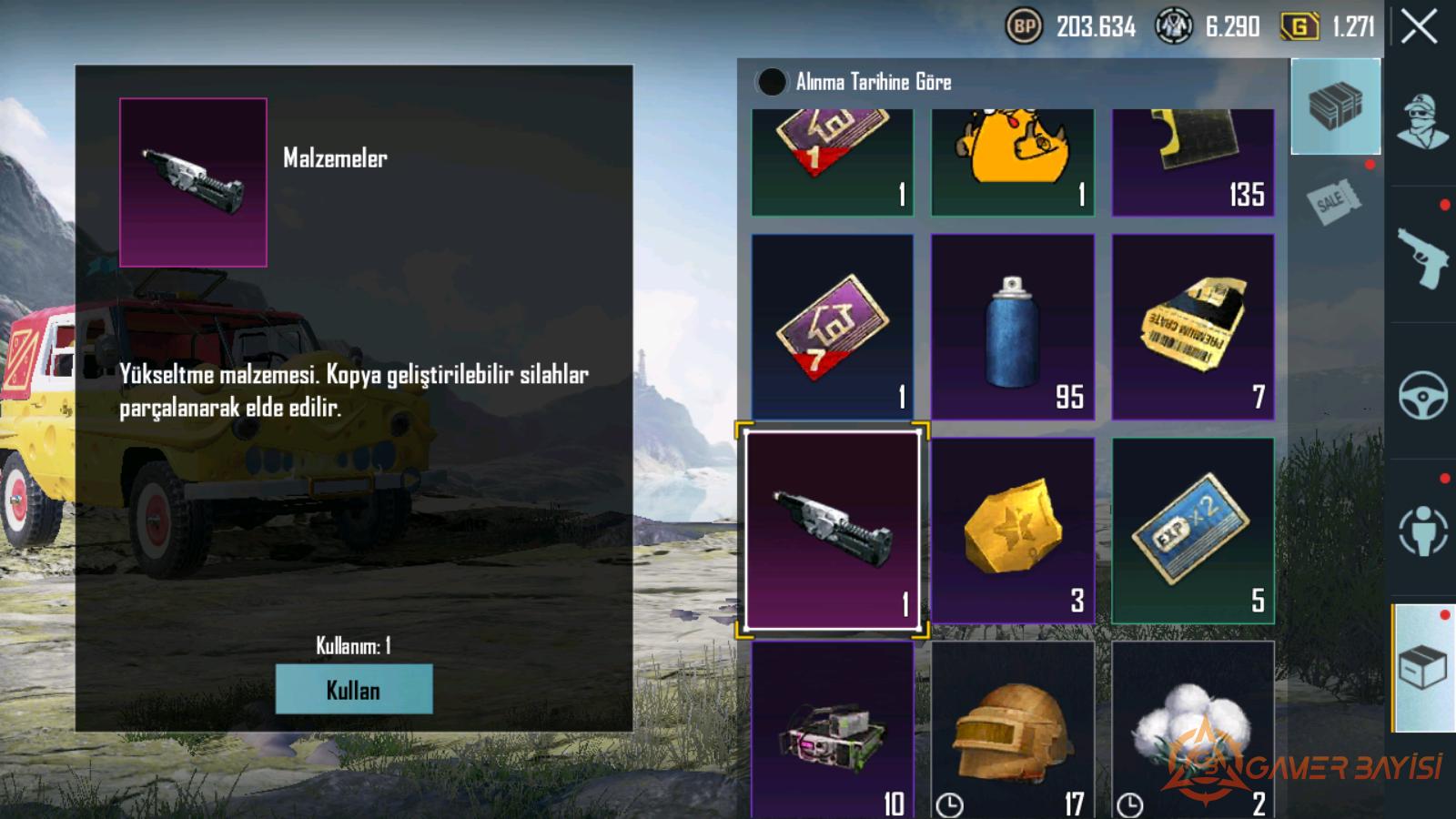Select the open box inventory category
This screenshot has width=1456, height=819.
tap(1422, 669)
